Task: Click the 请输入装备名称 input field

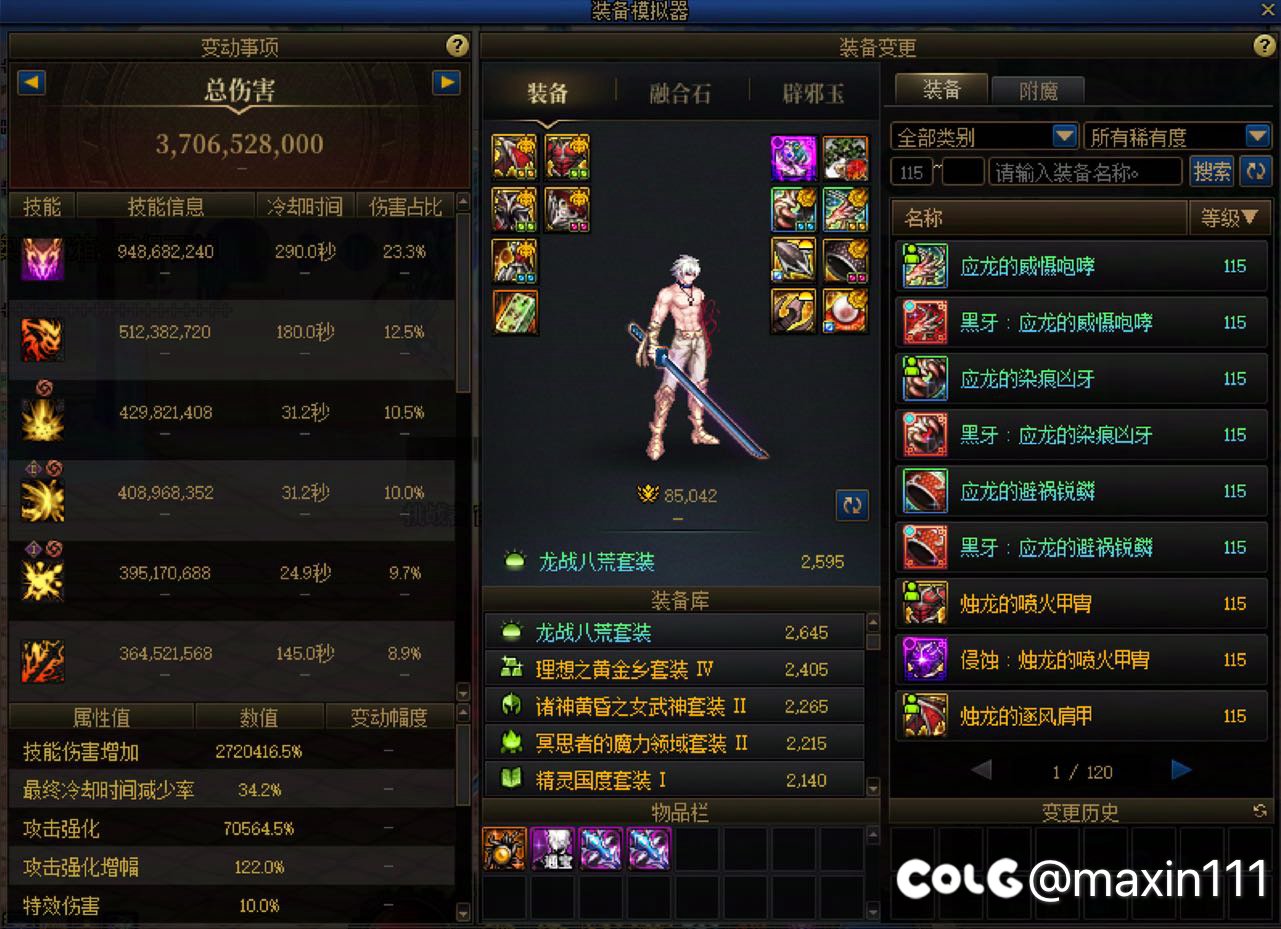Action: click(1083, 171)
